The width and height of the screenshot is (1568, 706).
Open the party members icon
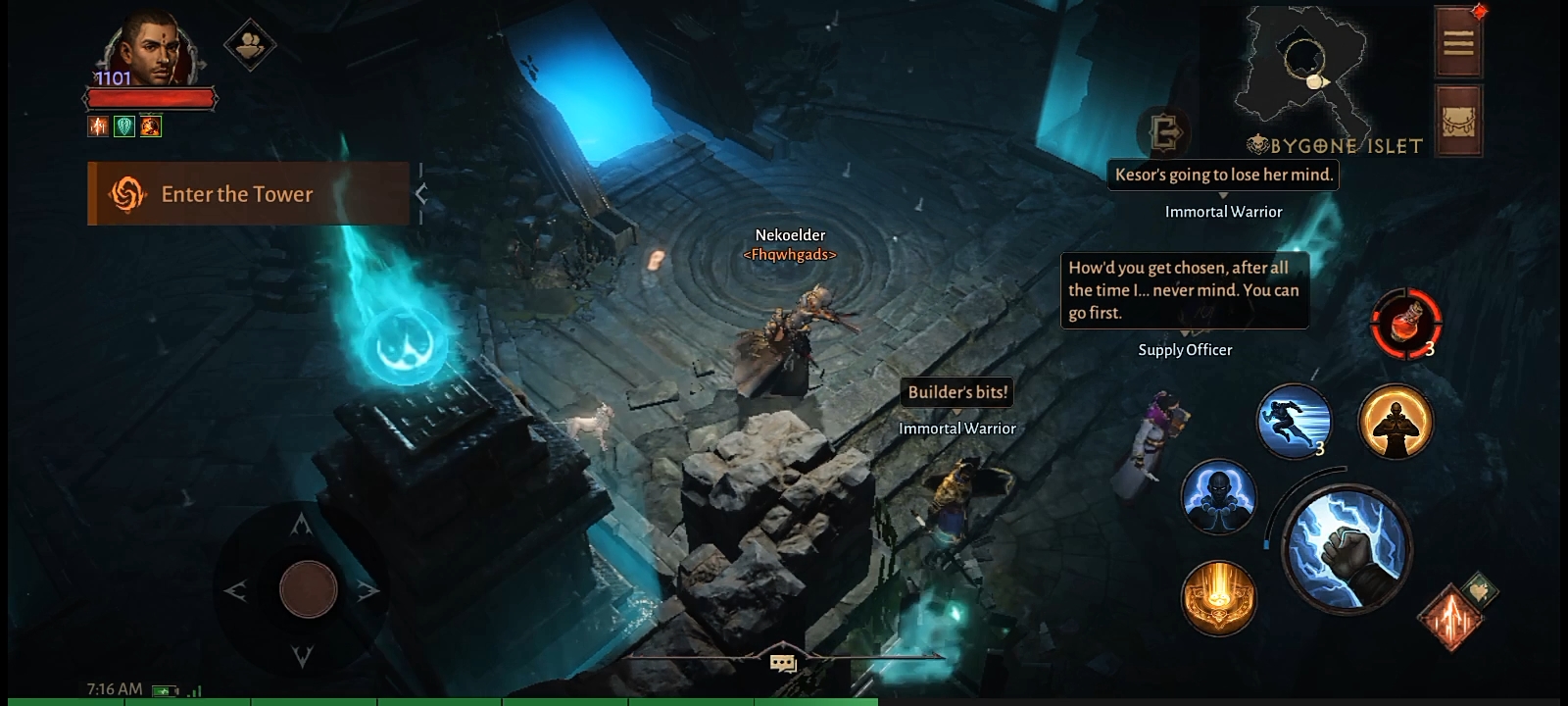click(x=250, y=44)
